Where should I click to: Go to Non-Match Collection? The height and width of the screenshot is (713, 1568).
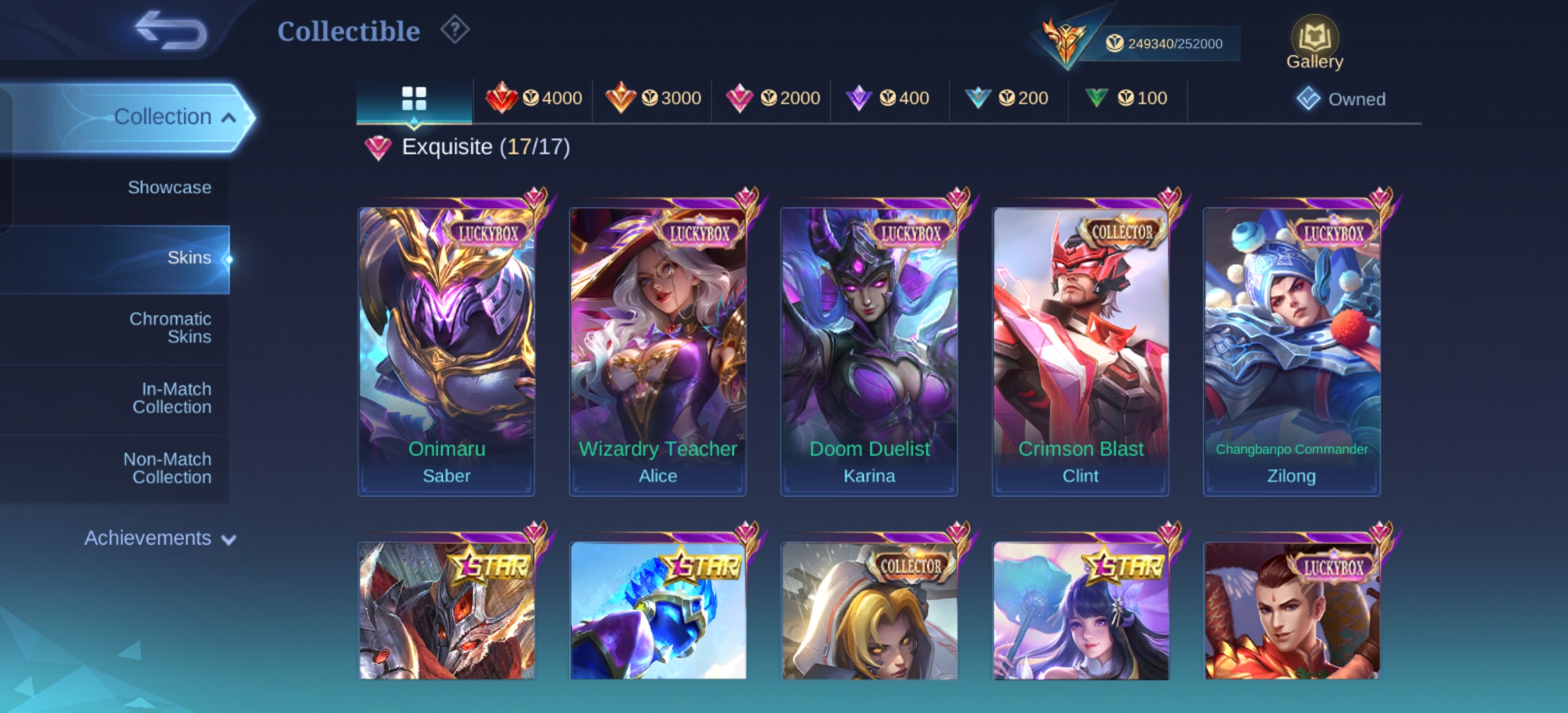[x=168, y=467]
